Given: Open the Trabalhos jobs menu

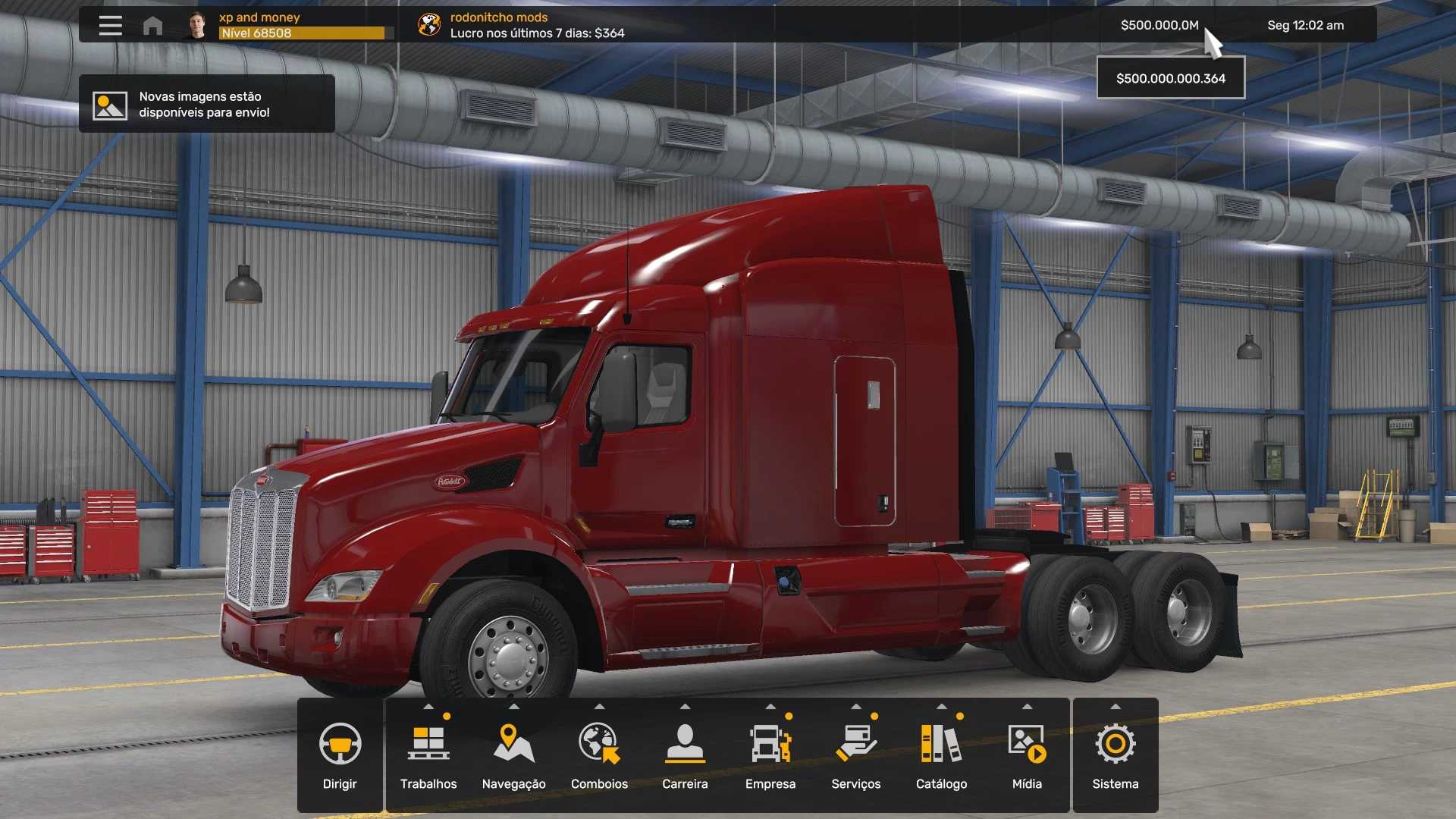Looking at the screenshot, I should [428, 755].
